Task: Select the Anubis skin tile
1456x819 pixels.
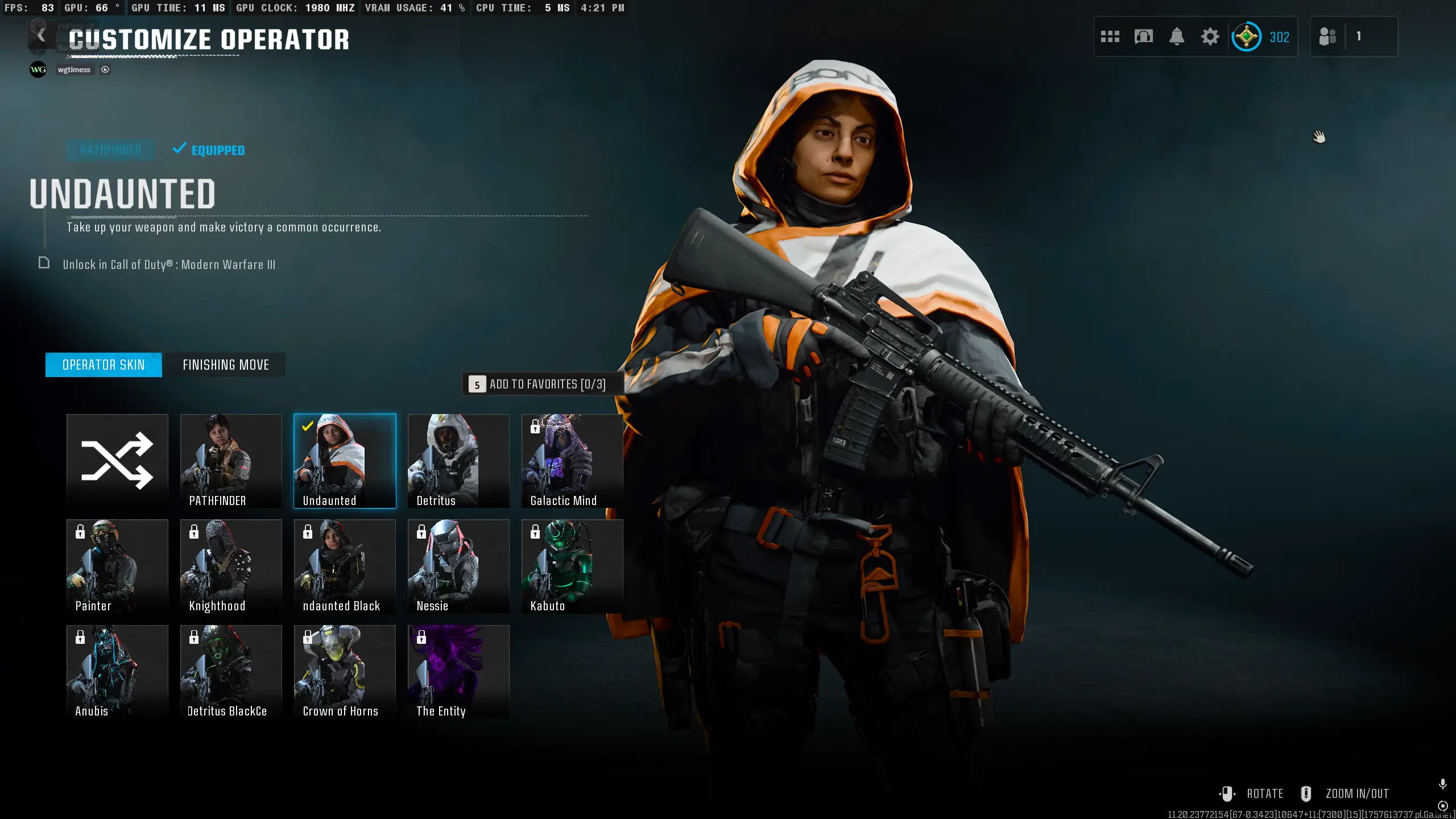Action: pyautogui.click(x=117, y=671)
